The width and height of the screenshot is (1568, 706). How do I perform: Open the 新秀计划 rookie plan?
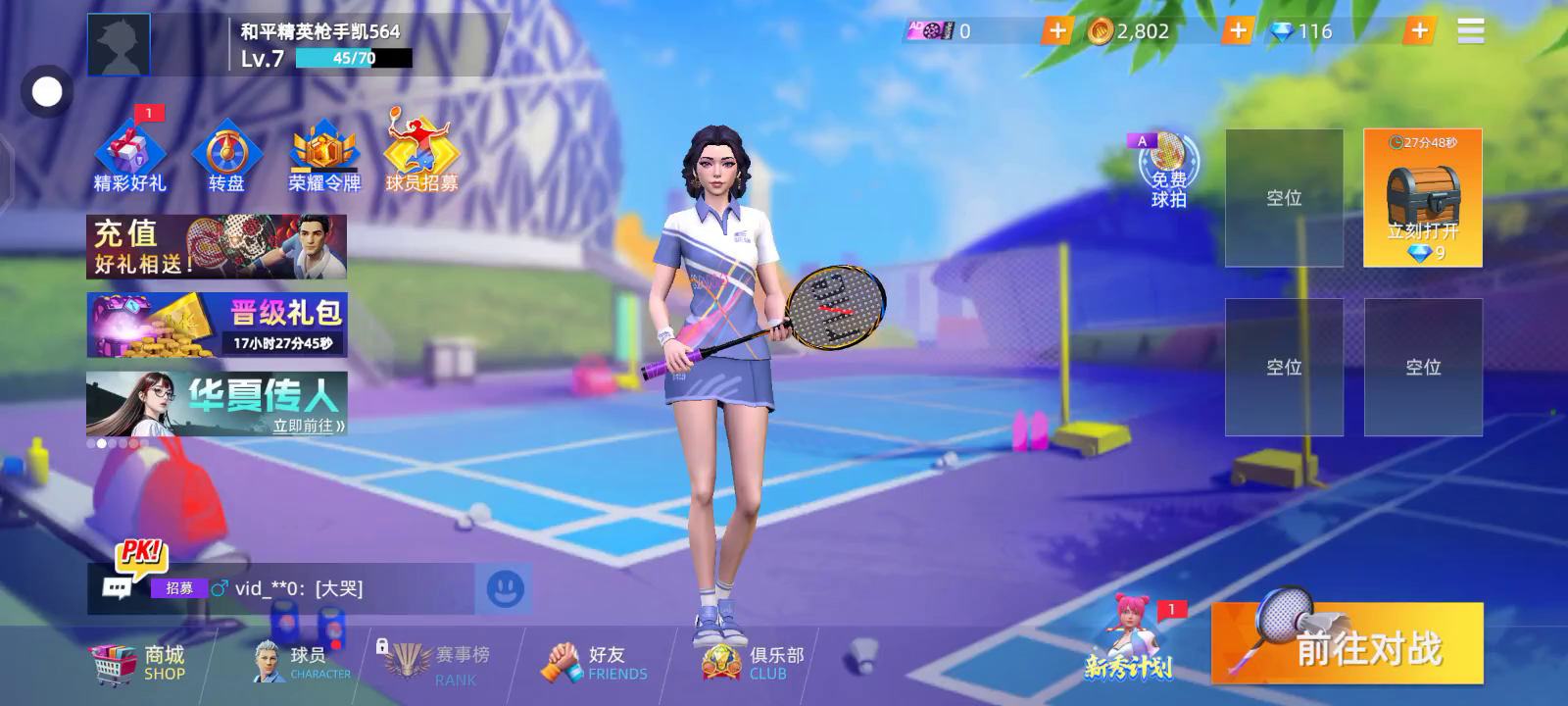click(x=1130, y=641)
